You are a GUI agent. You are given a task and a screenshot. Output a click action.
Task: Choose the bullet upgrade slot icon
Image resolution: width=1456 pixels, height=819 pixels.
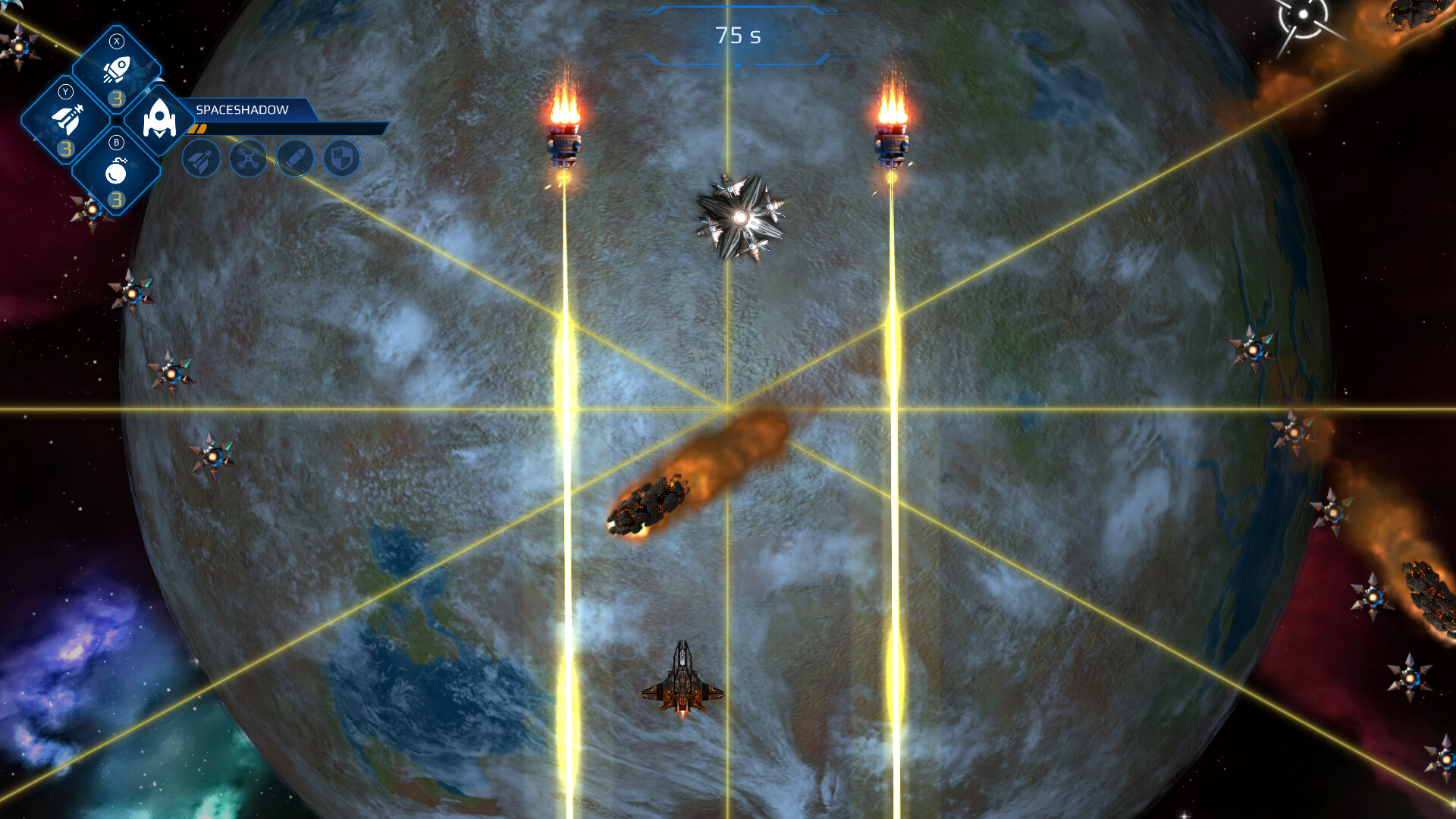click(294, 160)
